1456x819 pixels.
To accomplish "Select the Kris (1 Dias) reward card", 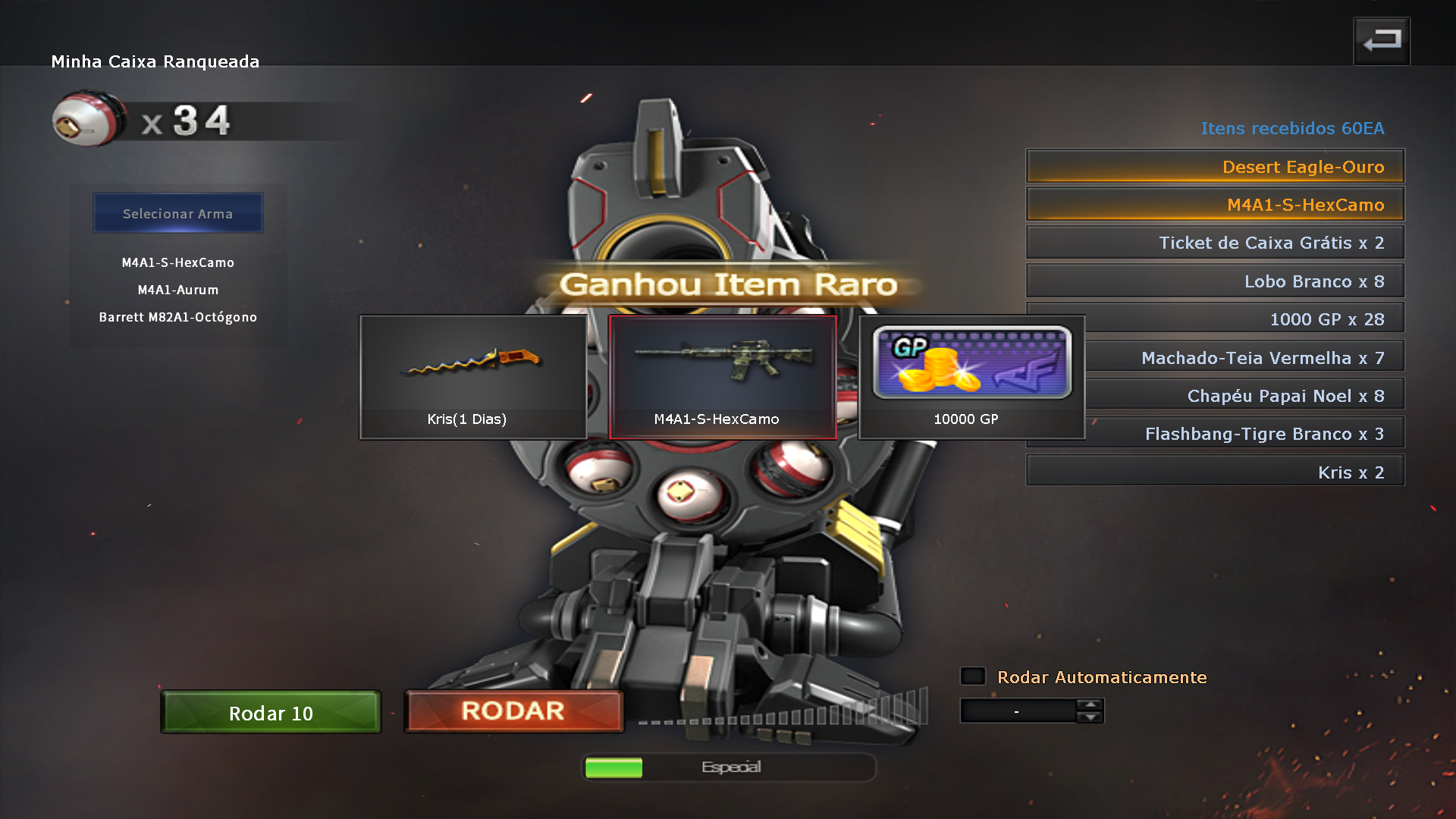I will point(472,377).
